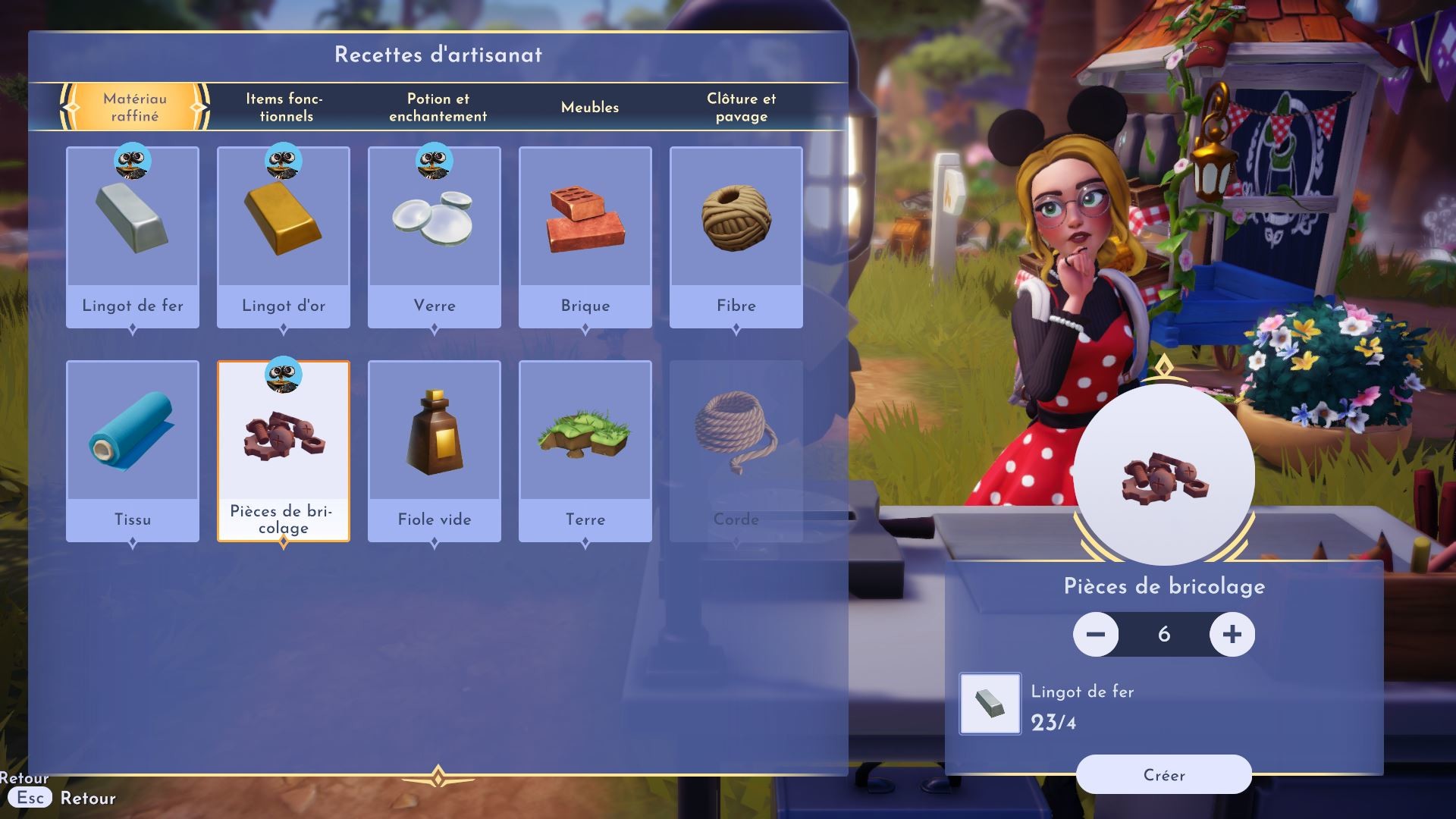This screenshot has width=1456, height=819.
Task: Click the Pièces de bricolage recipe
Action: click(284, 450)
